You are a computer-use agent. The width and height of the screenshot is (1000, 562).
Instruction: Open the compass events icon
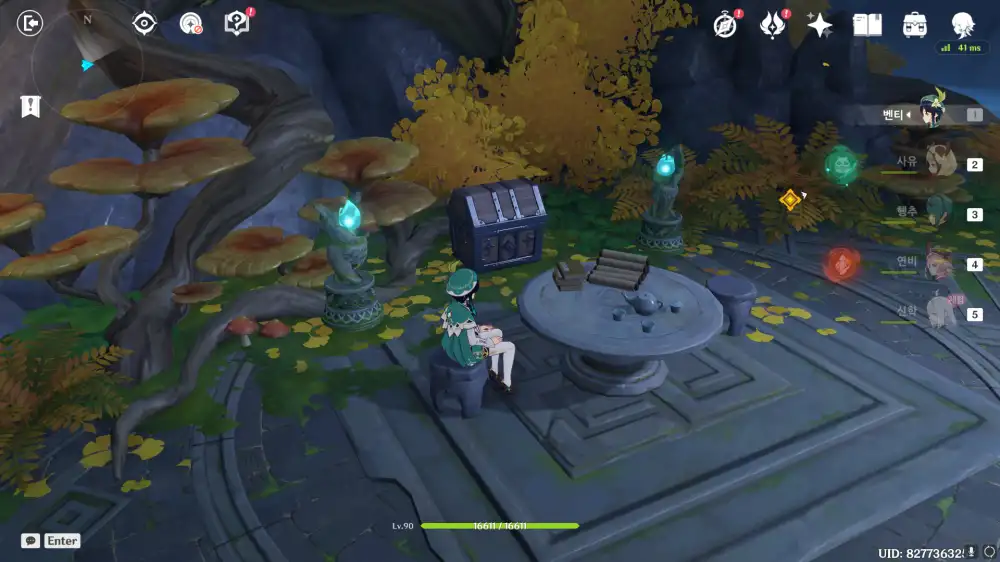click(x=725, y=26)
